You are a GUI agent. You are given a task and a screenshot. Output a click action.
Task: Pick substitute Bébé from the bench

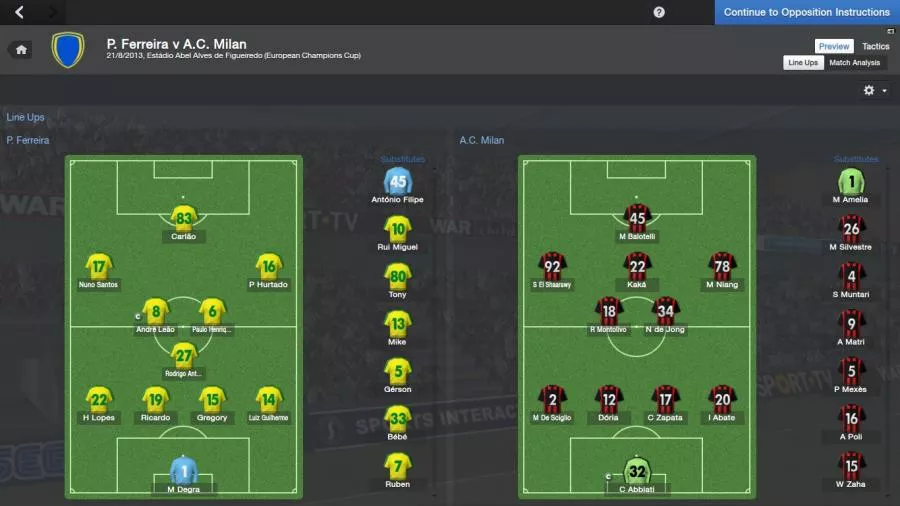click(398, 421)
